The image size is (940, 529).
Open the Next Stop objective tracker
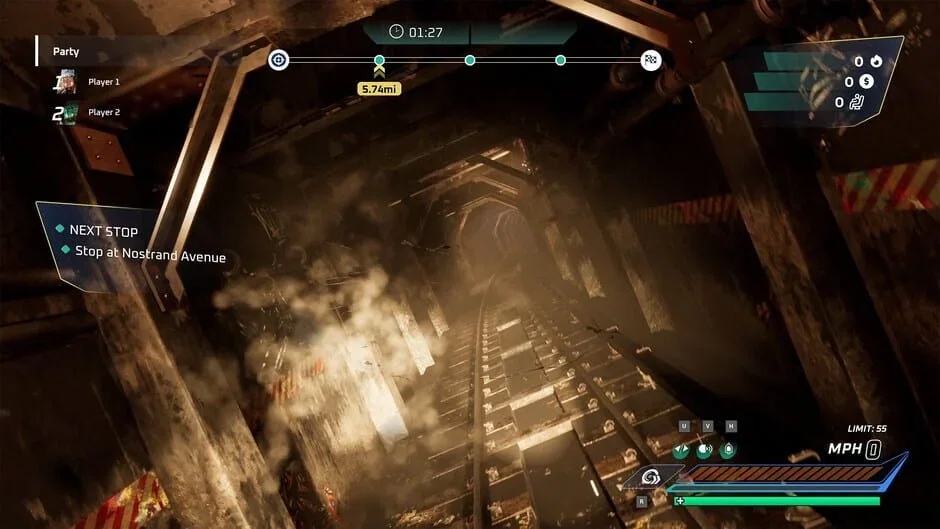[x=103, y=231]
